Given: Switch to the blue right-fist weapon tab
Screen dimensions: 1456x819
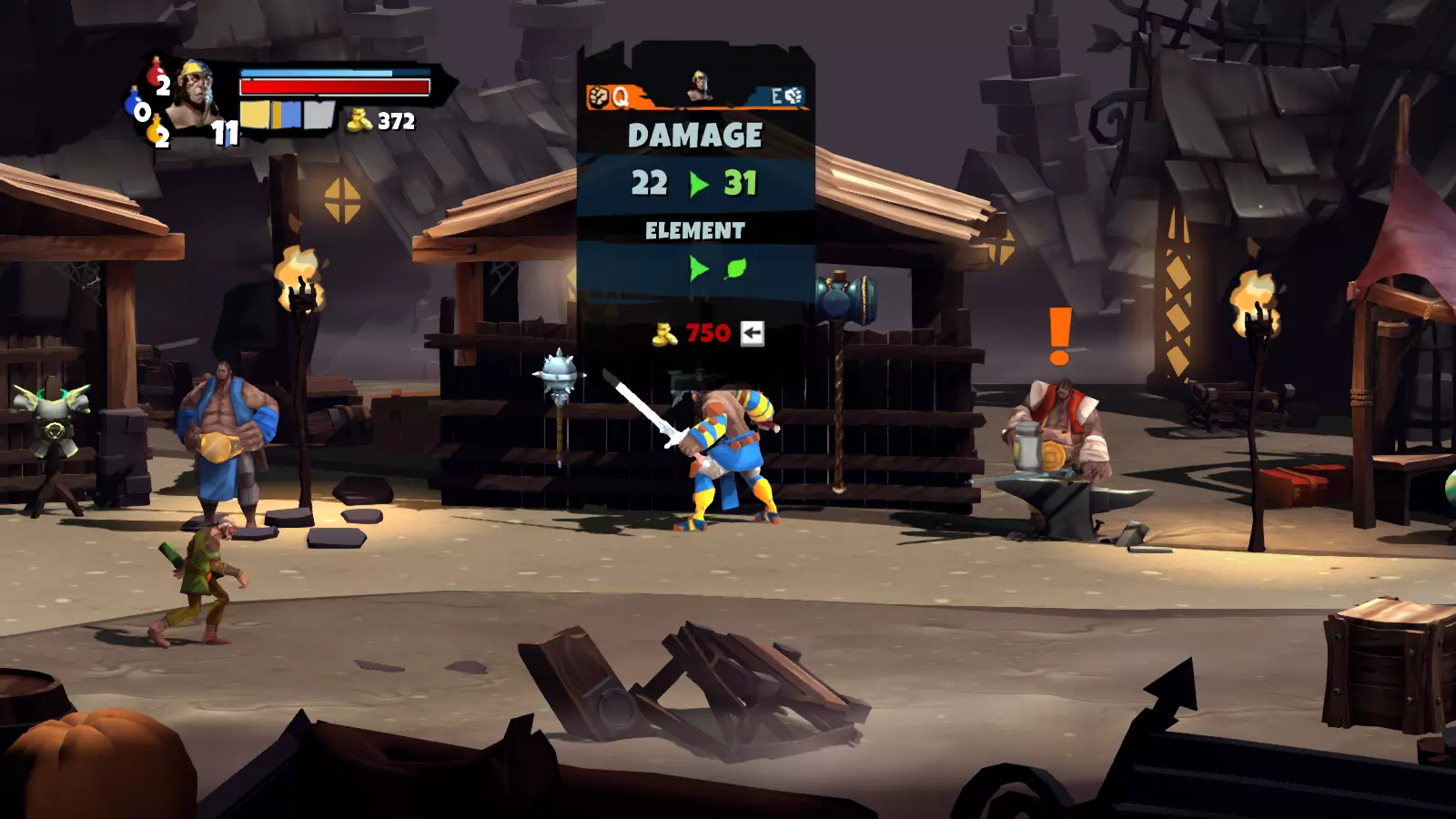Looking at the screenshot, I should pos(784,96).
